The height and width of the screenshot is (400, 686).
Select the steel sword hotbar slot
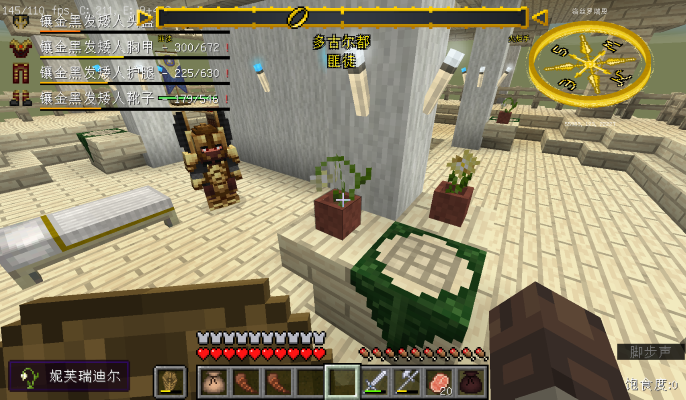pyautogui.click(x=375, y=382)
